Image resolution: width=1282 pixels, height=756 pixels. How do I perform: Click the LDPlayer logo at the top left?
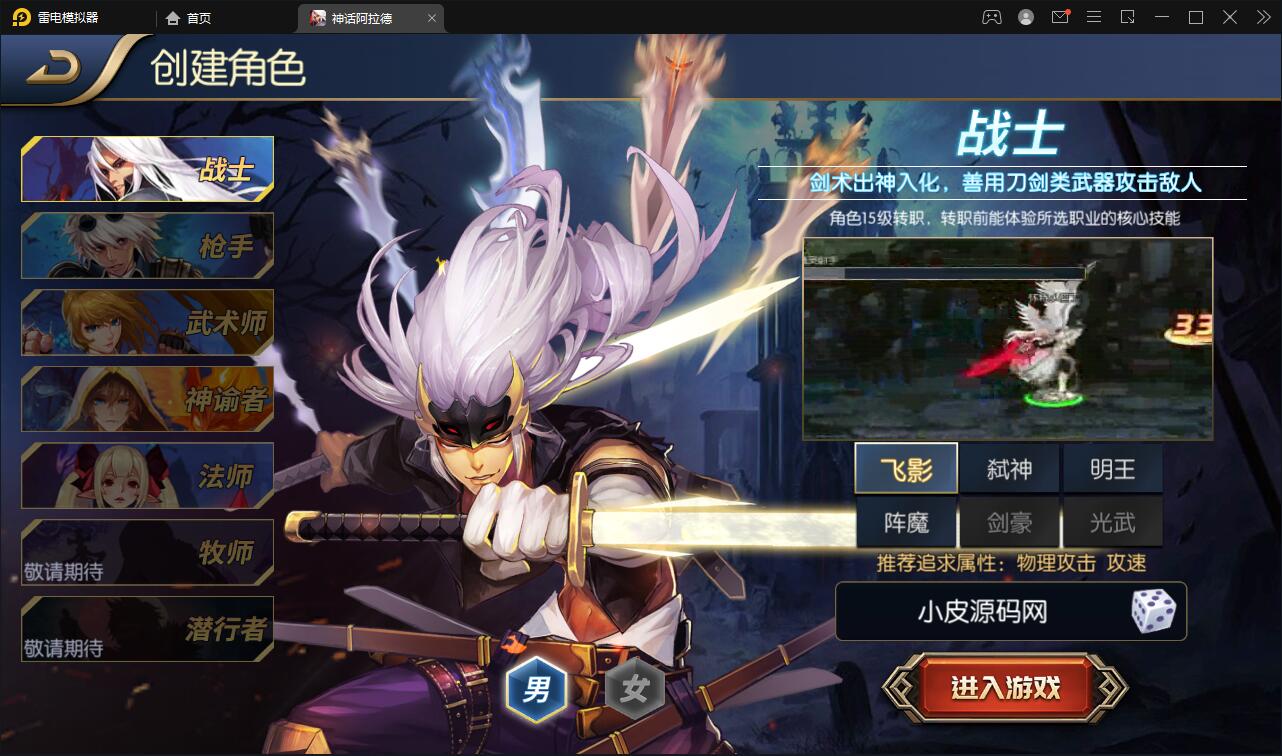20,17
